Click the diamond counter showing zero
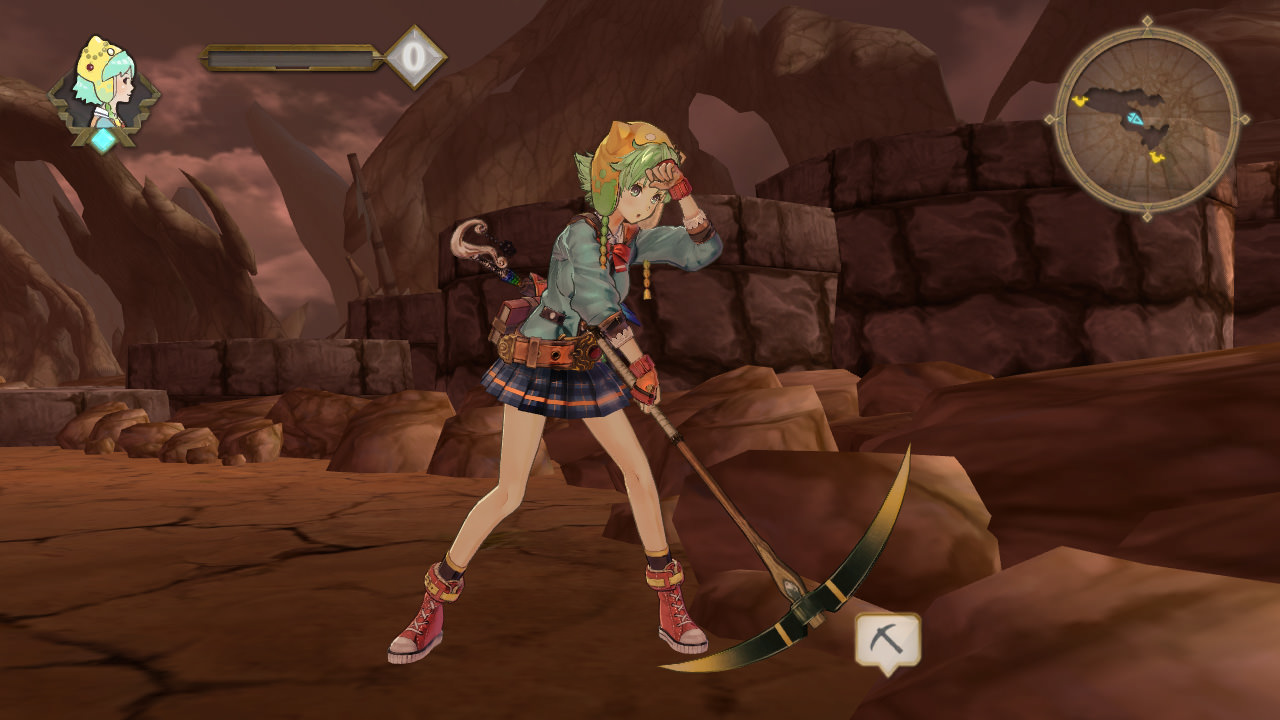 [415, 57]
